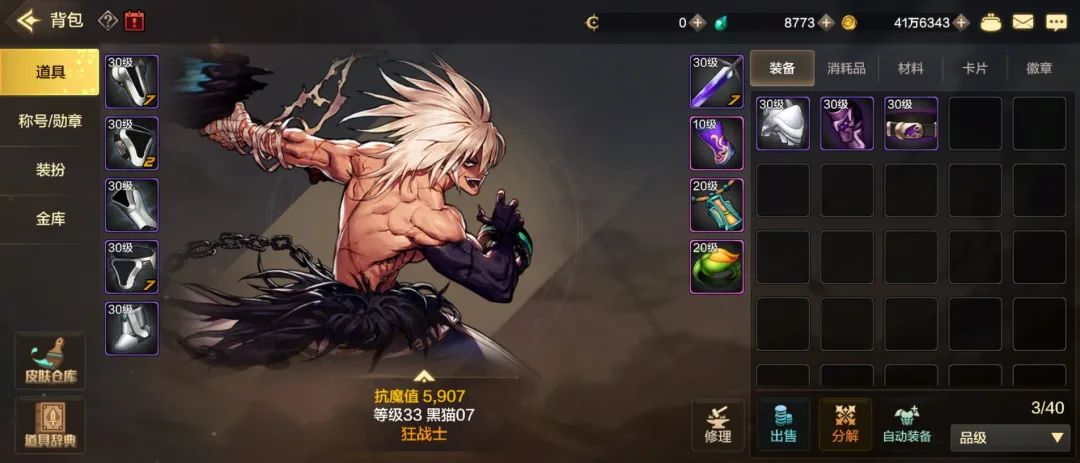Open the 称号/勋章 section
The image size is (1080, 463).
pyautogui.click(x=50, y=121)
